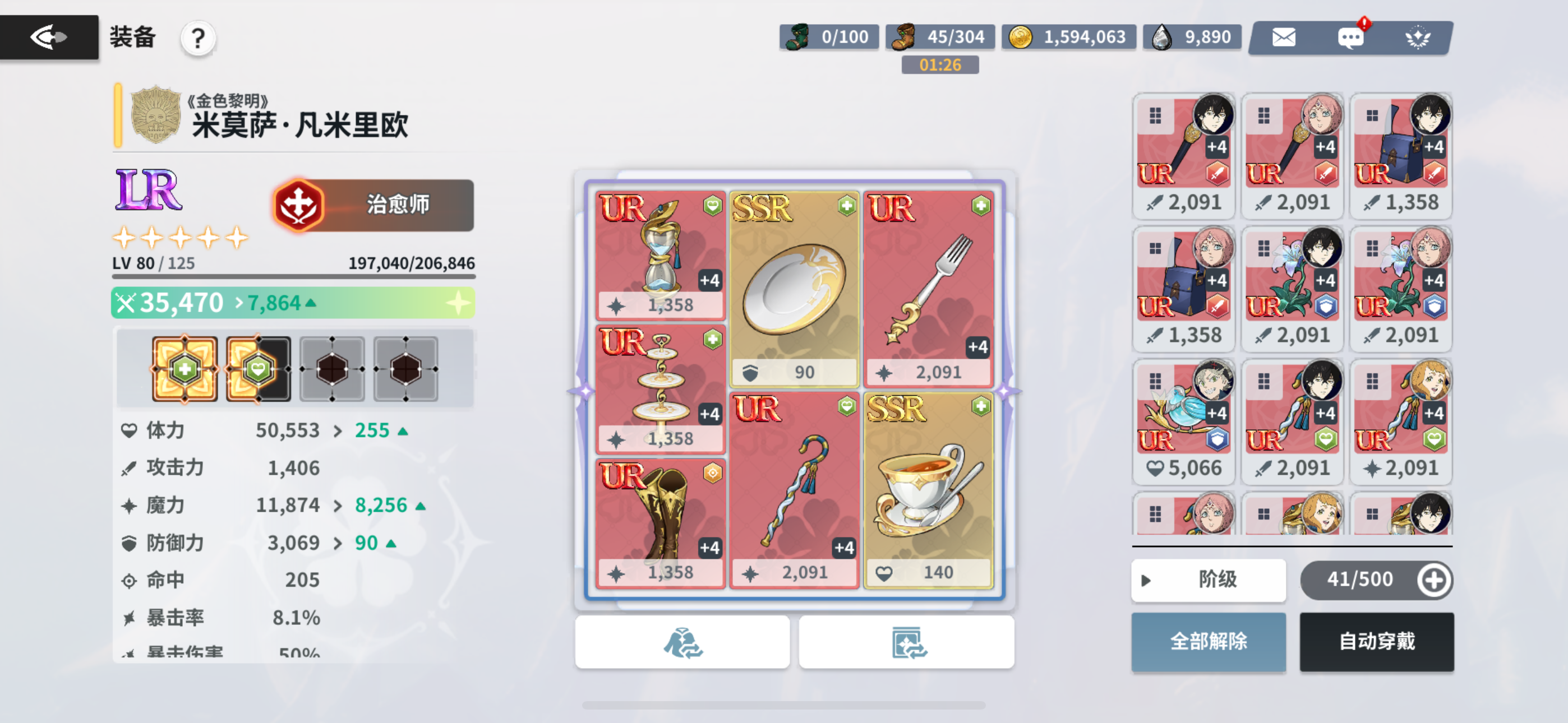Open the help question mark icon

[x=197, y=38]
